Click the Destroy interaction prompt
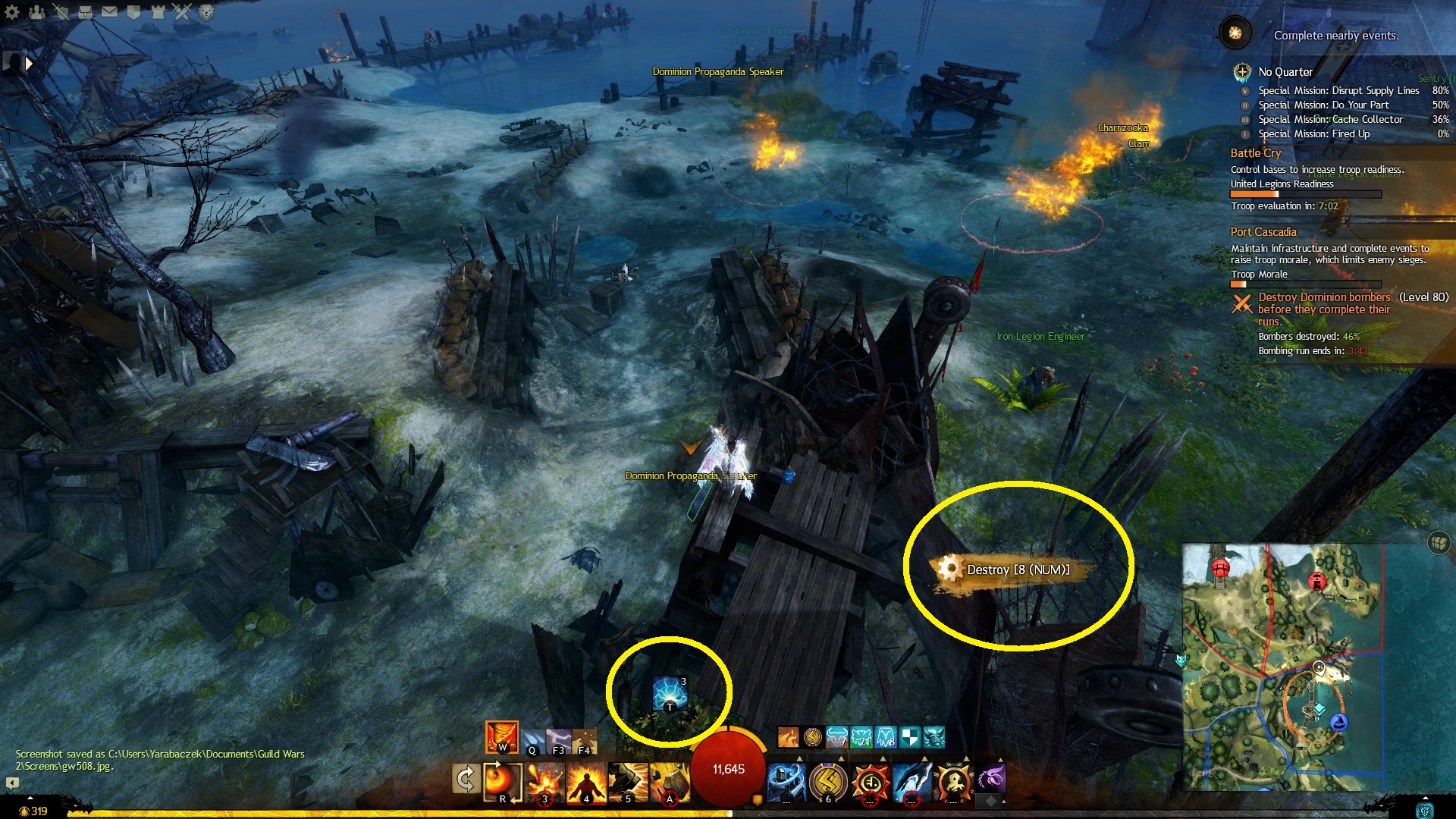This screenshot has height=819, width=1456. pos(1016,570)
